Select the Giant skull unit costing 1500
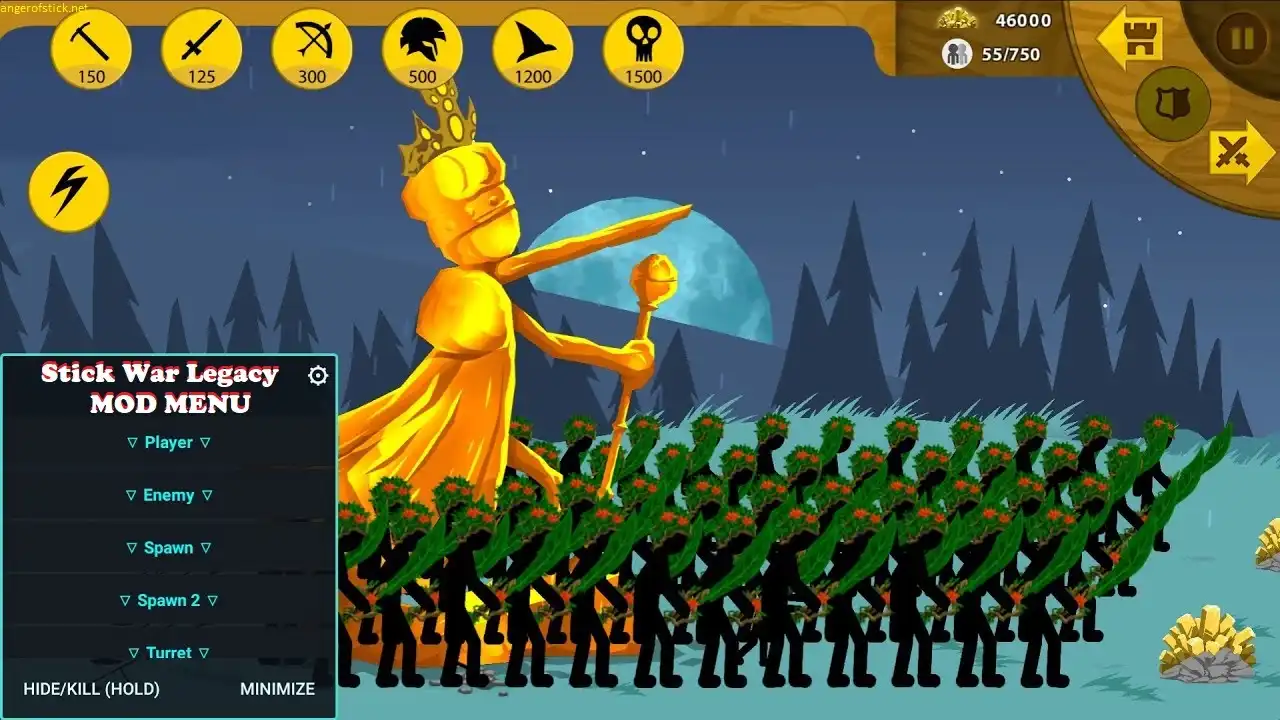 coord(643,47)
